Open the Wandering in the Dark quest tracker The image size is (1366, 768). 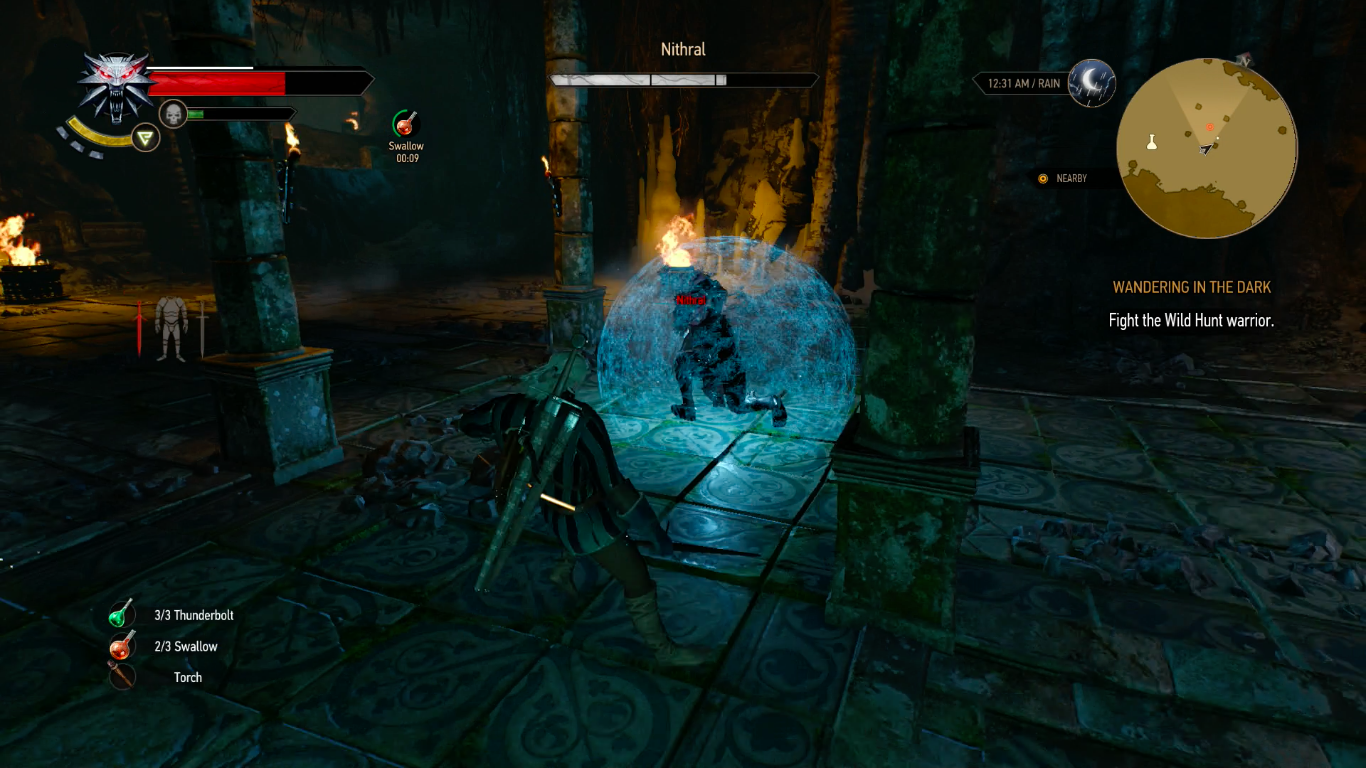1191,287
